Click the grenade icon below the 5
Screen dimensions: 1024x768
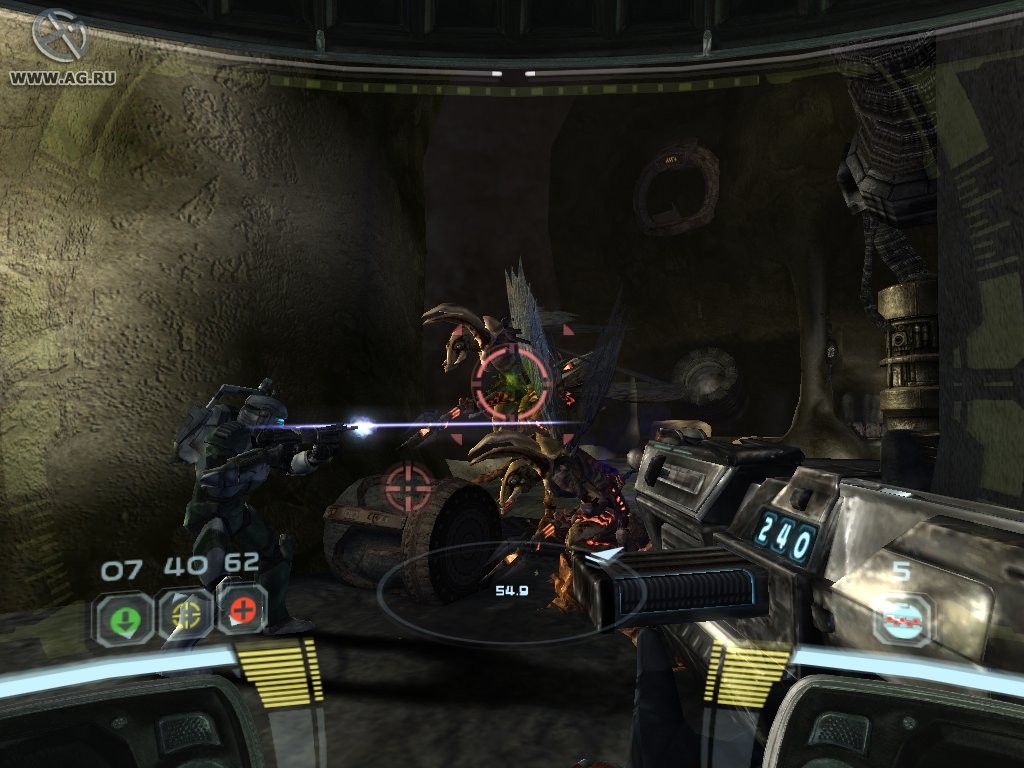tap(901, 620)
